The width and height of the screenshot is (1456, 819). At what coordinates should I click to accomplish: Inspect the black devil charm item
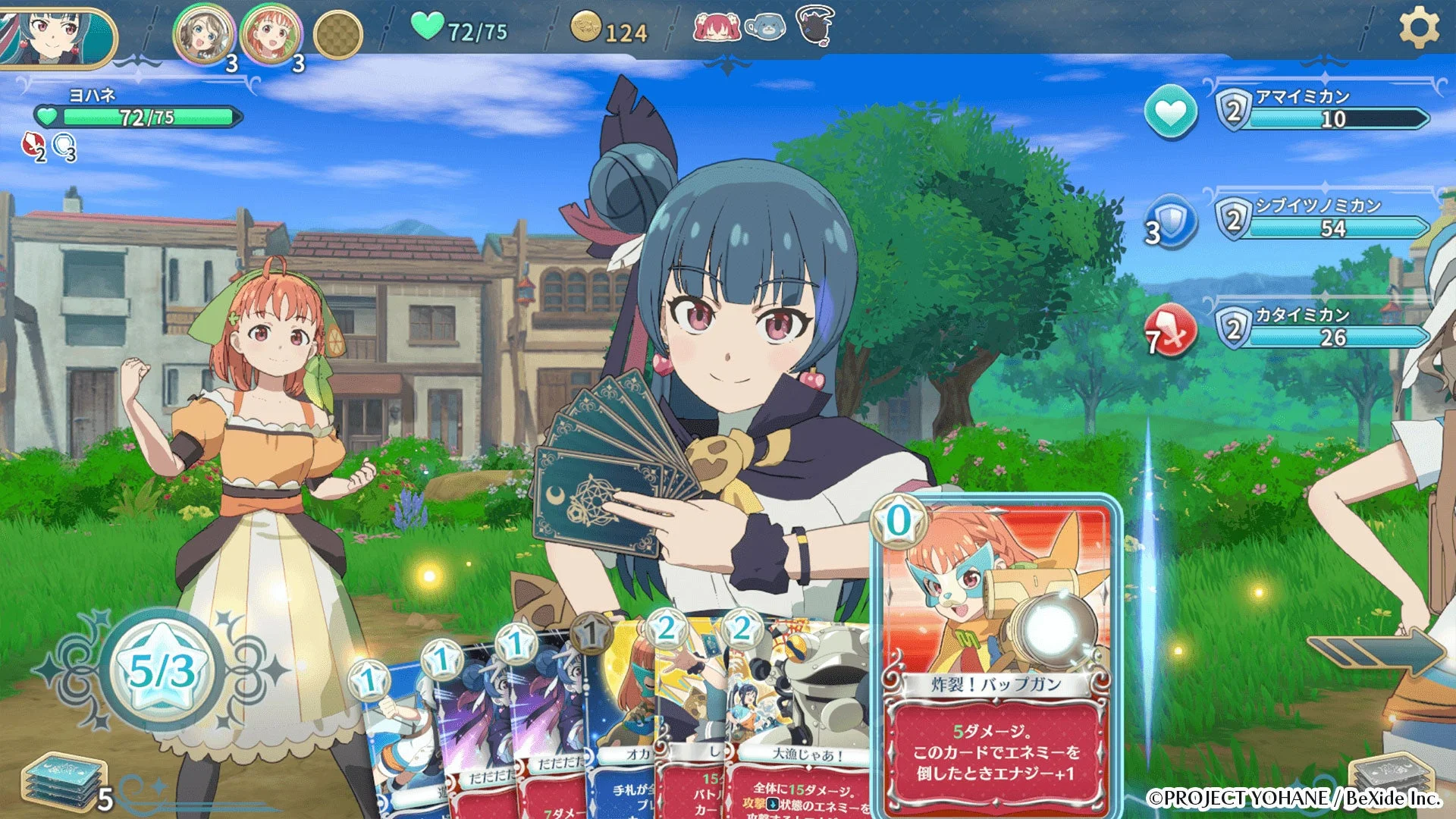tap(815, 25)
